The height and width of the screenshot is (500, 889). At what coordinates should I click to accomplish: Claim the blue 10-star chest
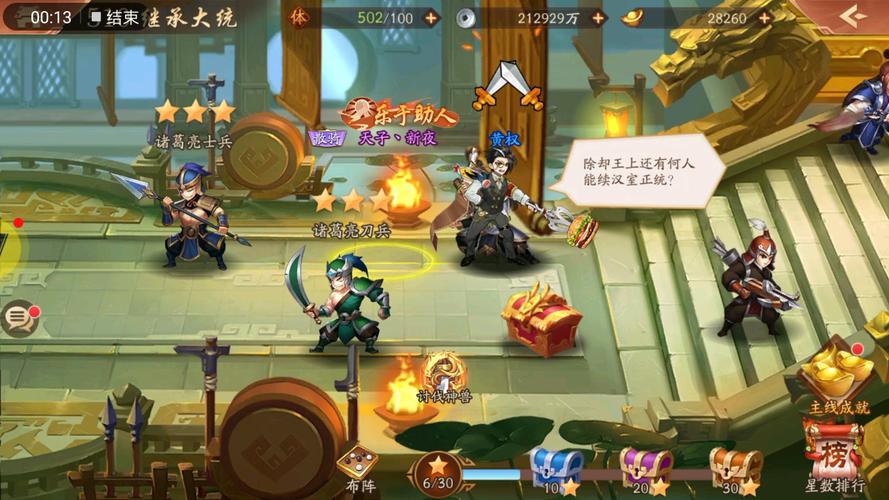click(555, 466)
